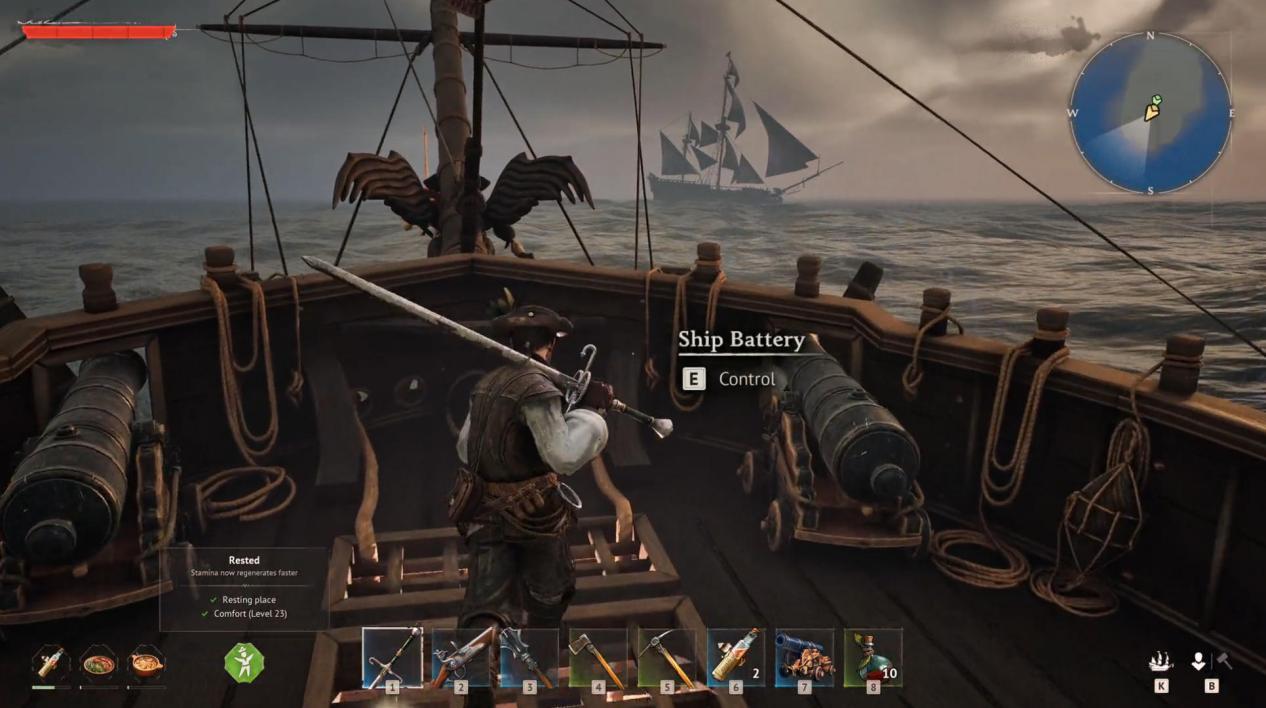Click the bottle consumable buff icon
The image size is (1266, 708).
click(50, 662)
